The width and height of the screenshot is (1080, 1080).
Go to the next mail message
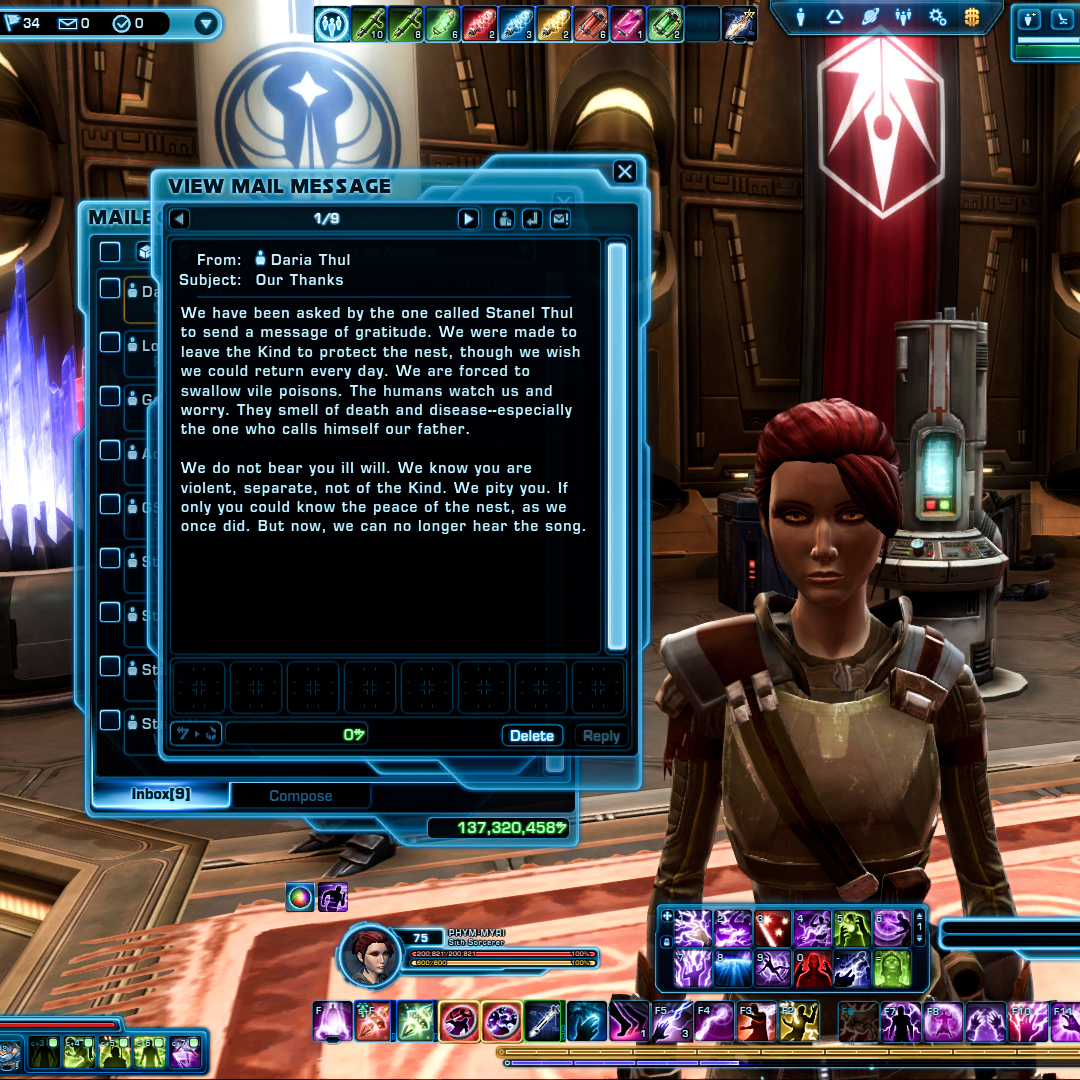tap(468, 219)
